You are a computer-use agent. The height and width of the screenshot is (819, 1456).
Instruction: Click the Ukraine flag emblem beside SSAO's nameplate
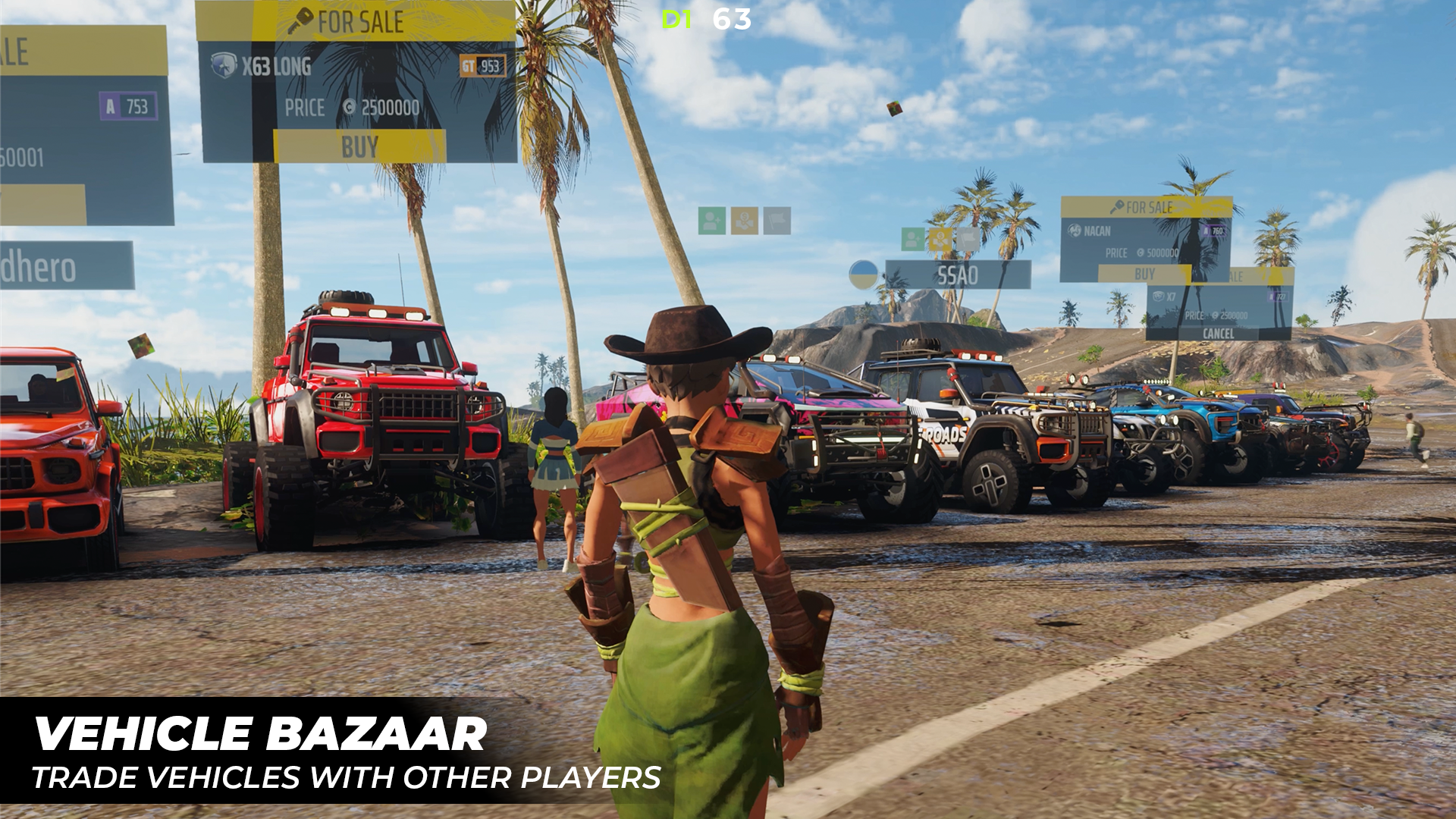864,275
